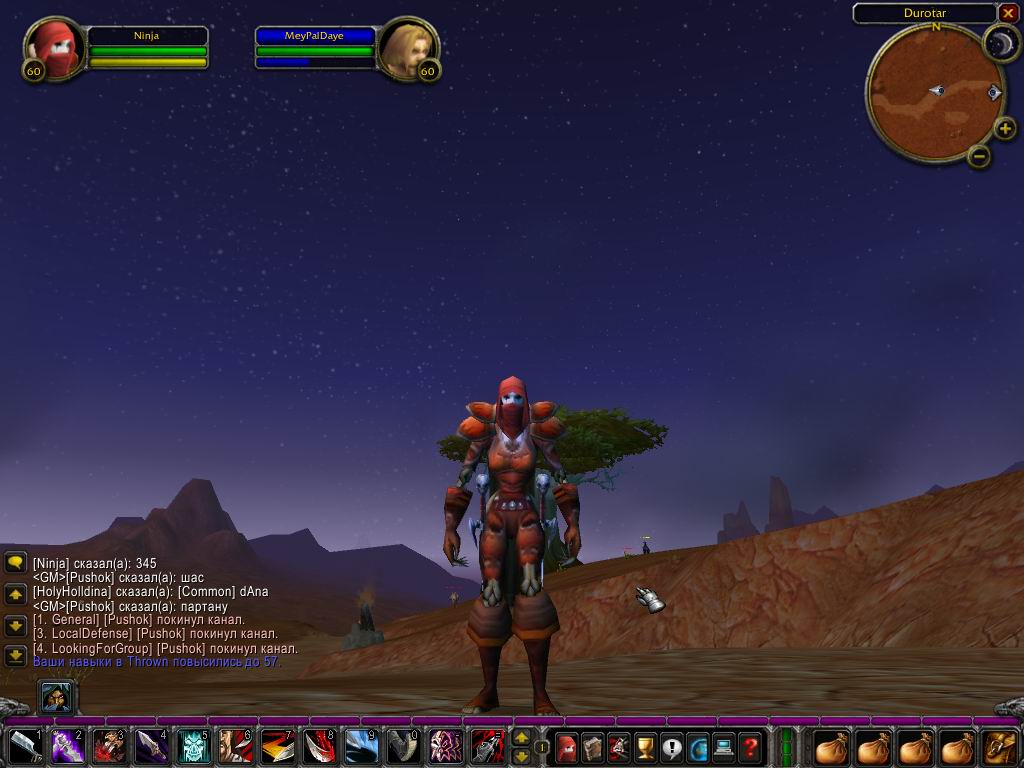Open the world map globe button

click(697, 746)
